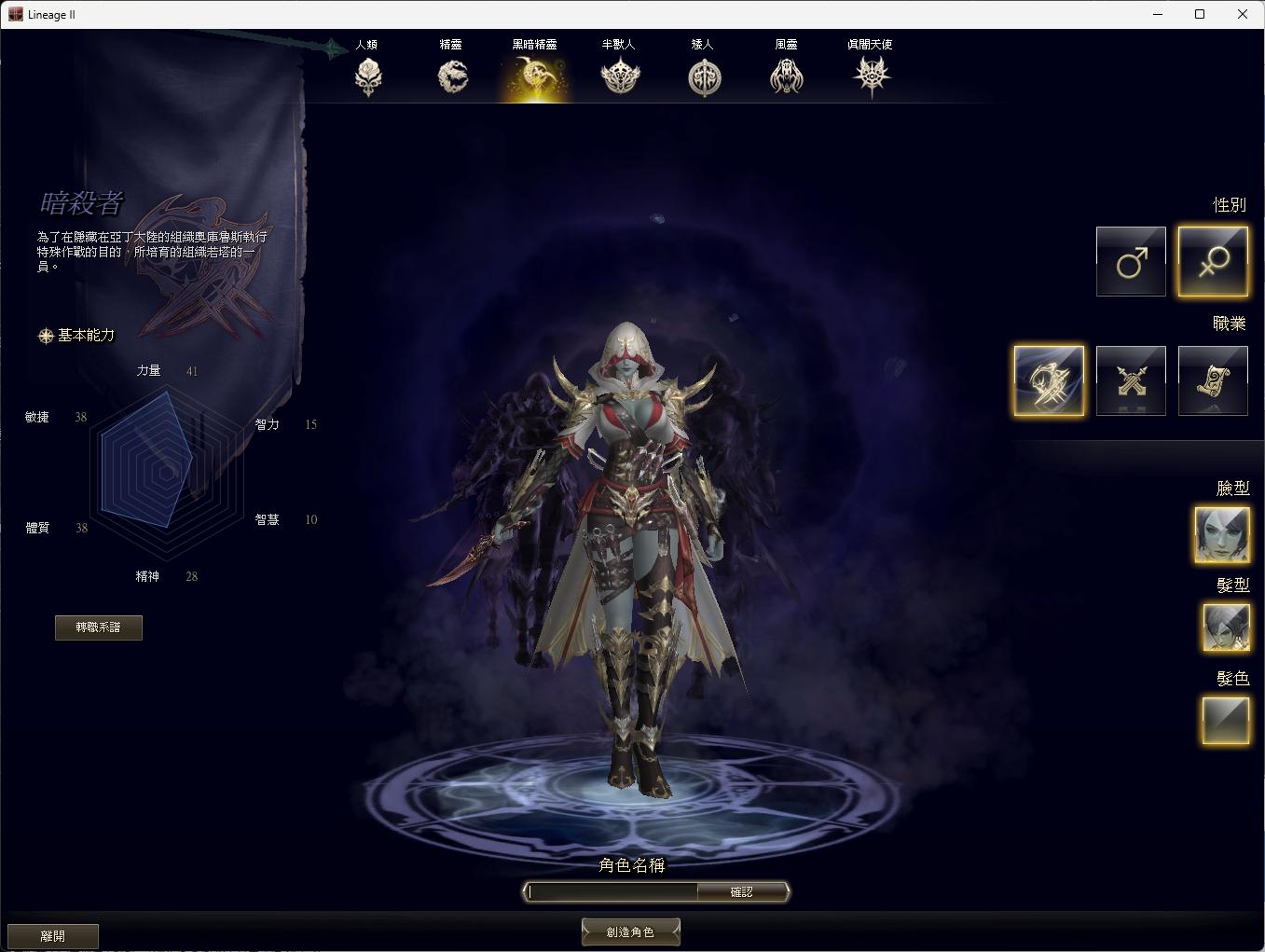The width and height of the screenshot is (1265, 952).
Task: Pick the scroll class icon
Action: click(1213, 380)
